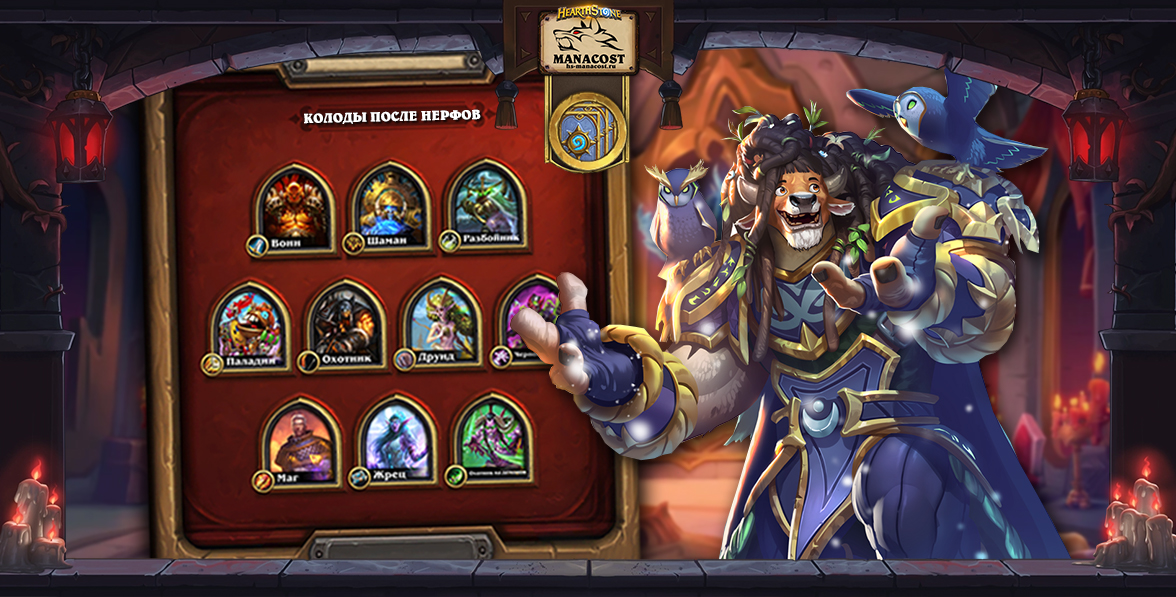Image resolution: width=1176 pixels, height=597 pixels.
Task: Choose the Друид (Druid) class portrait
Action: point(441,320)
